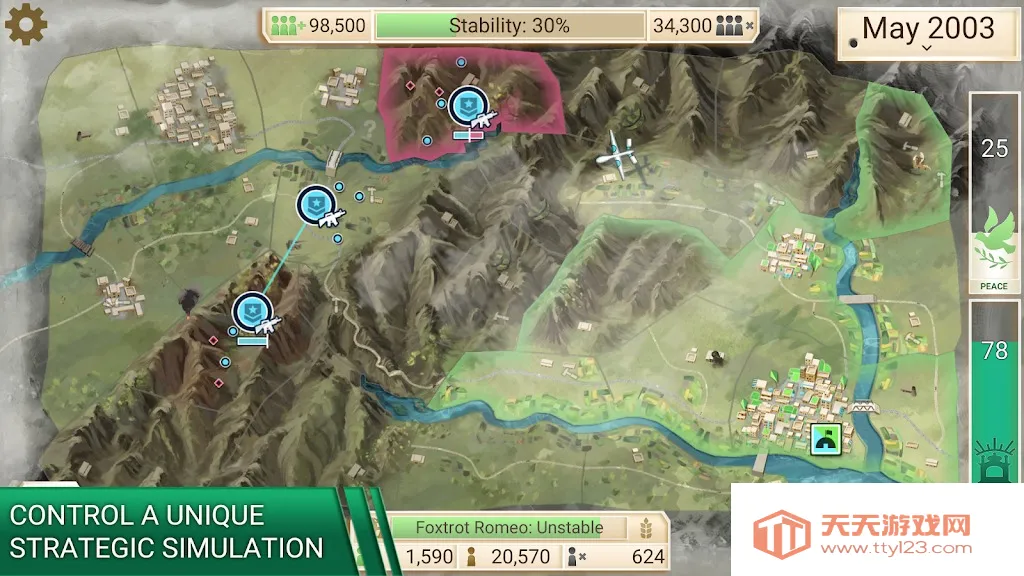Select the soldier unit inside the red zone
Viewport: 1024px width, 576px height.
coord(469,107)
